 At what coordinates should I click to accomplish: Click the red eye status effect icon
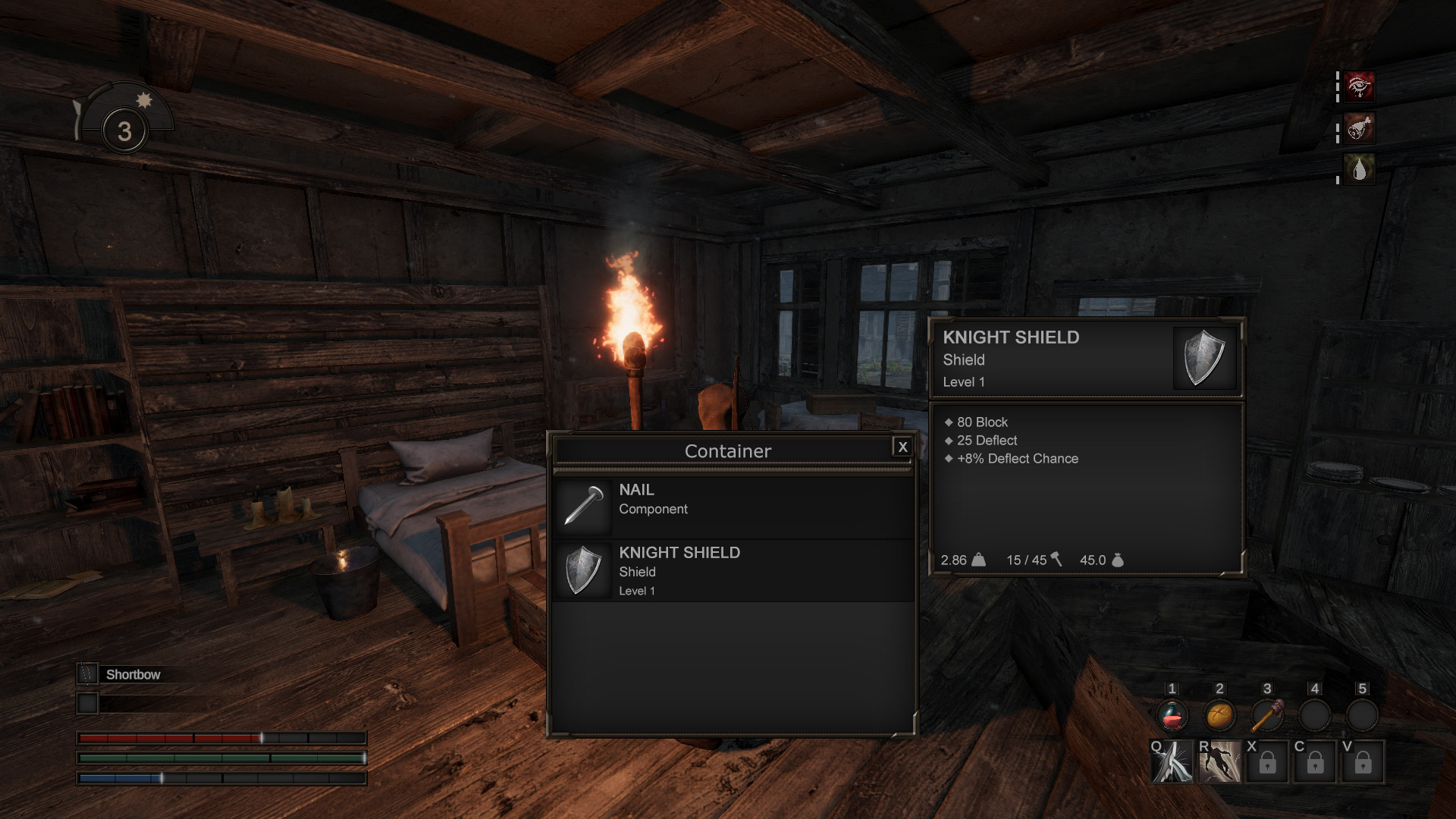[1359, 86]
